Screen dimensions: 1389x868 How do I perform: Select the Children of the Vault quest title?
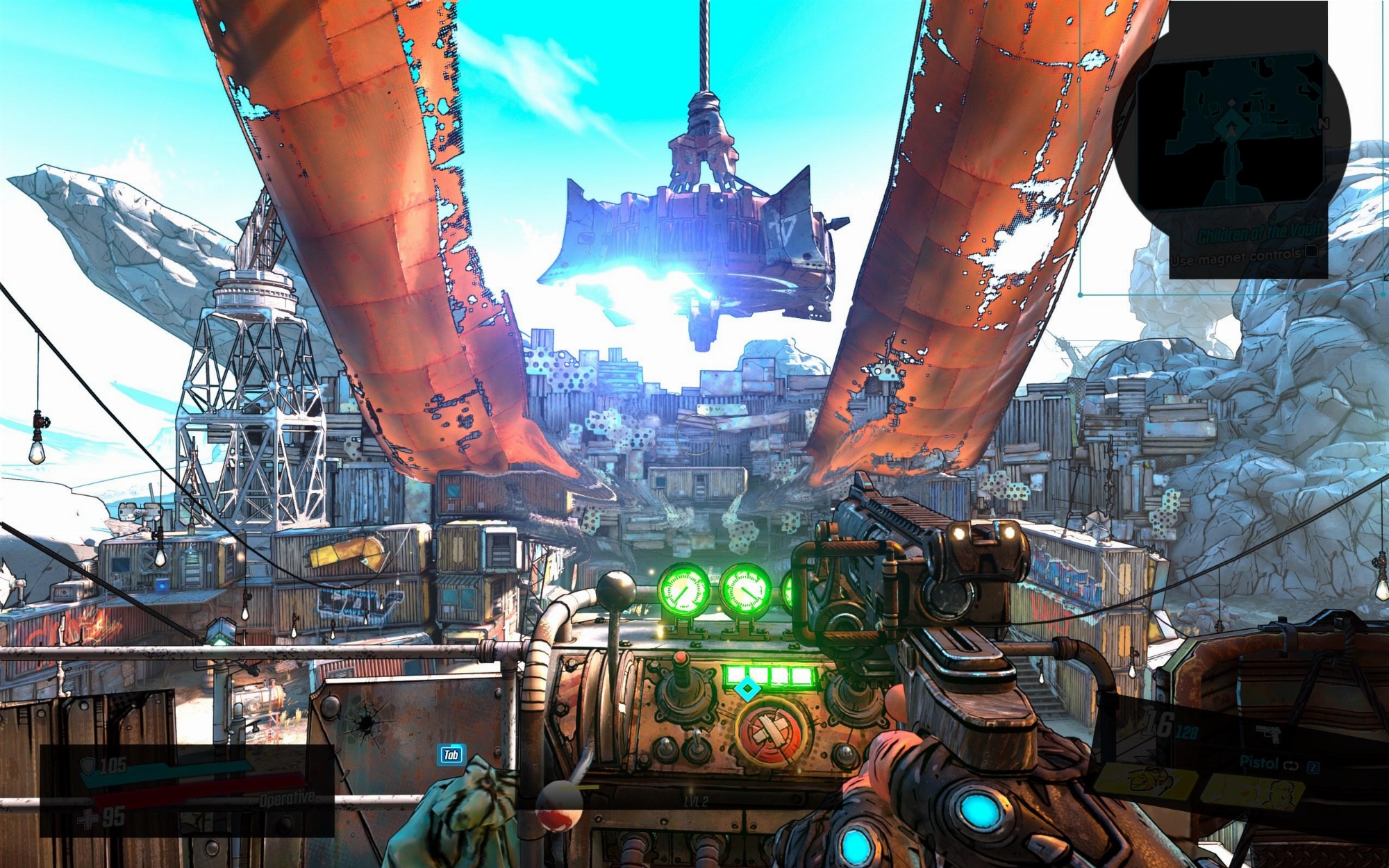pyautogui.click(x=1258, y=233)
